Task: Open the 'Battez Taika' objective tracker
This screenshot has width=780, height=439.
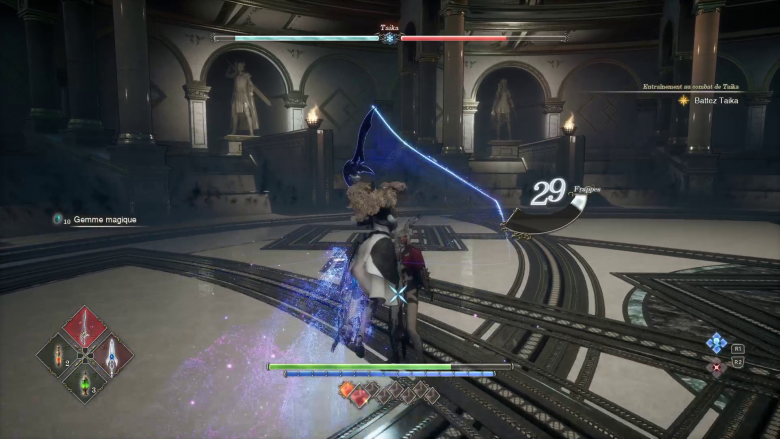Action: 713,101
